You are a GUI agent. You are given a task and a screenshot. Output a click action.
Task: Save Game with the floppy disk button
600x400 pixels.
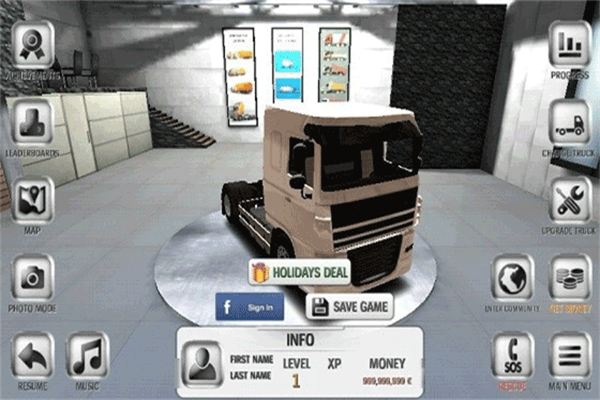[349, 306]
